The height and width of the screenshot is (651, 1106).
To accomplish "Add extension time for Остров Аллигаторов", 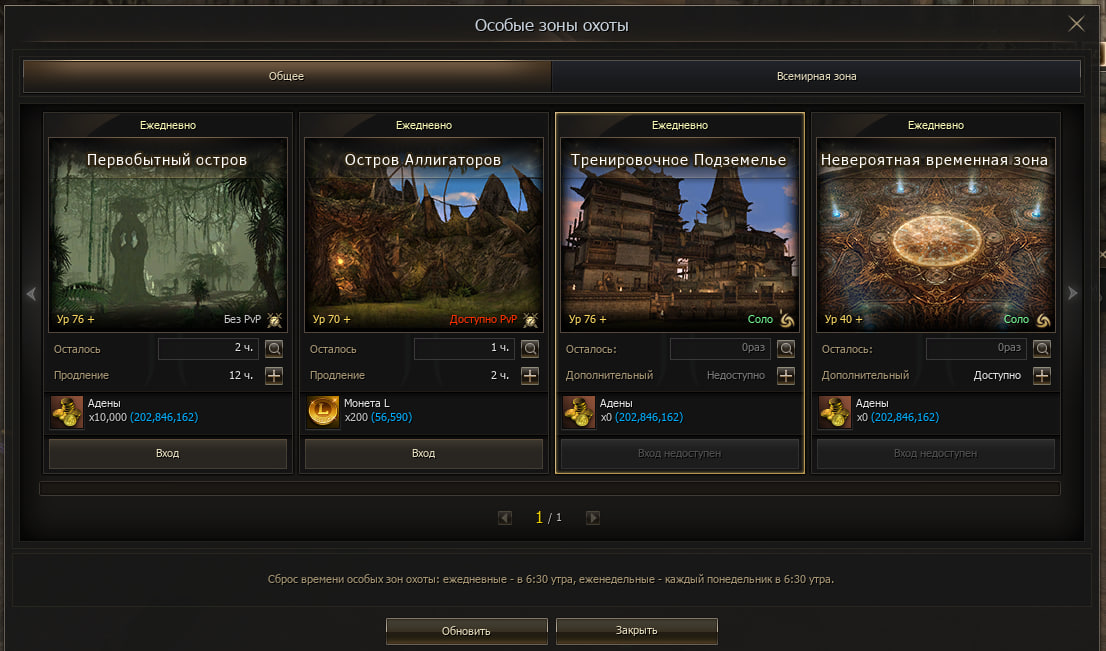I will 530,376.
